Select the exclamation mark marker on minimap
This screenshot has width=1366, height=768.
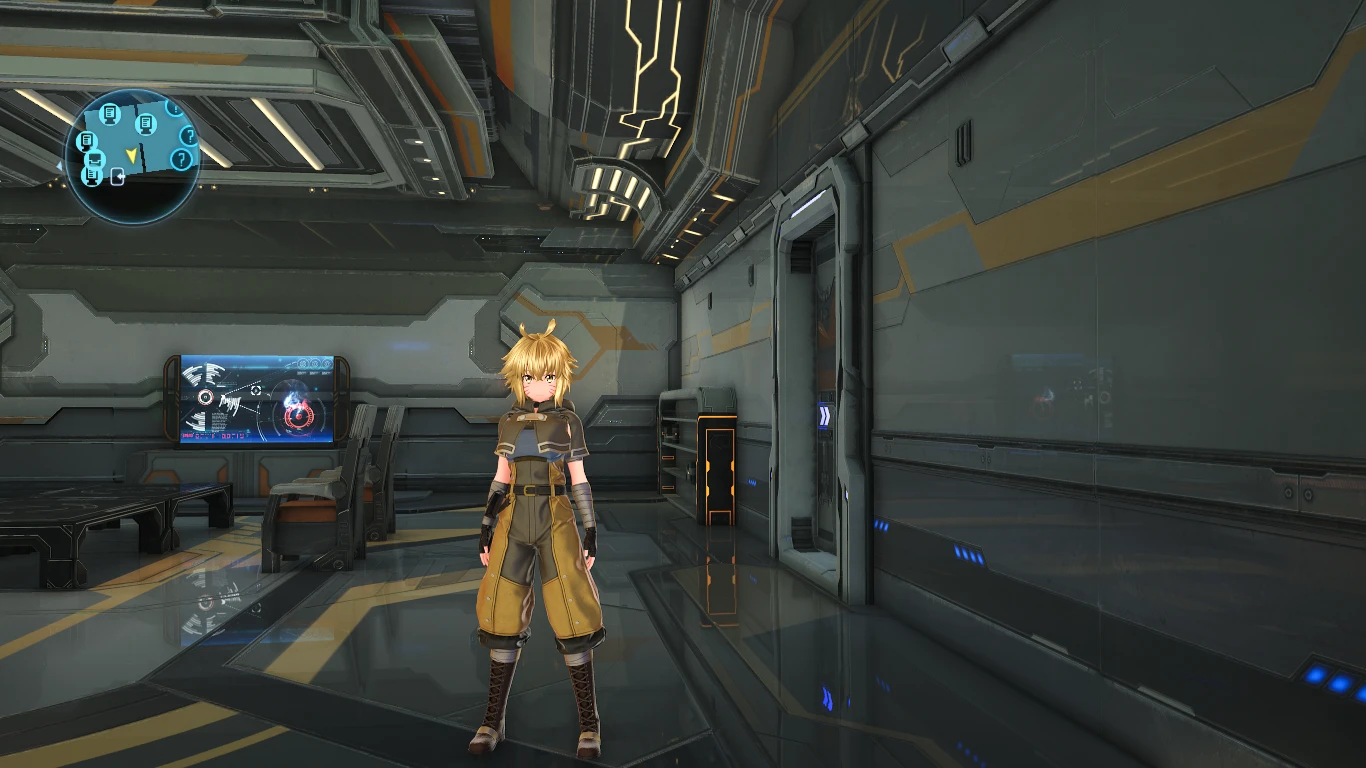[x=174, y=108]
